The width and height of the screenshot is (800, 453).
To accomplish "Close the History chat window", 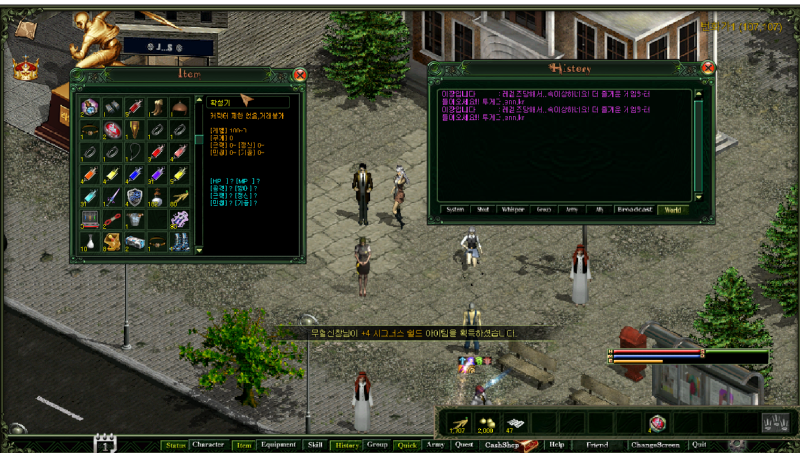I will pos(708,68).
